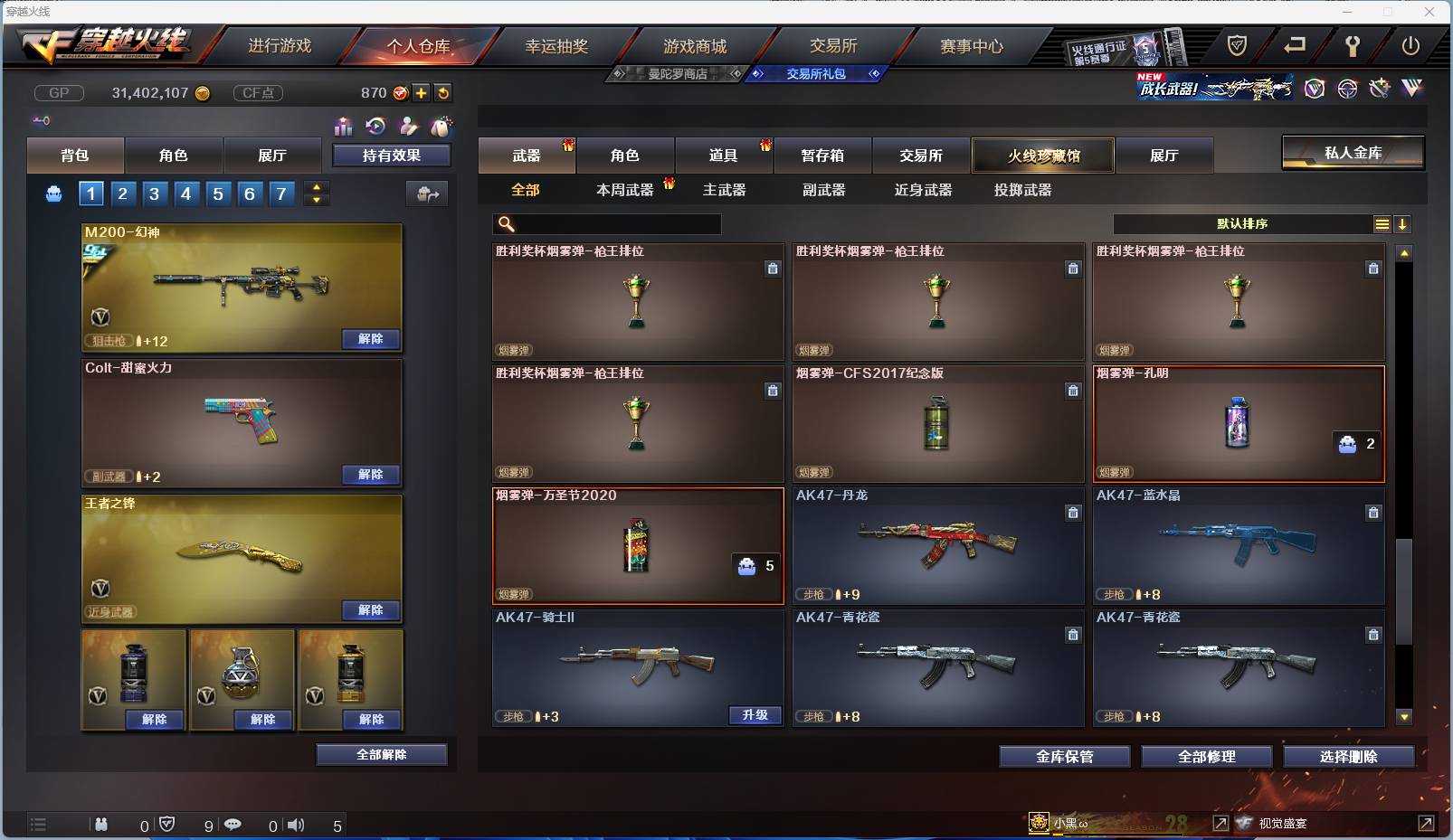This screenshot has width=1453, height=840.
Task: Upgrade AK47-骑士II with the 升级 button
Action: pyautogui.click(x=755, y=715)
